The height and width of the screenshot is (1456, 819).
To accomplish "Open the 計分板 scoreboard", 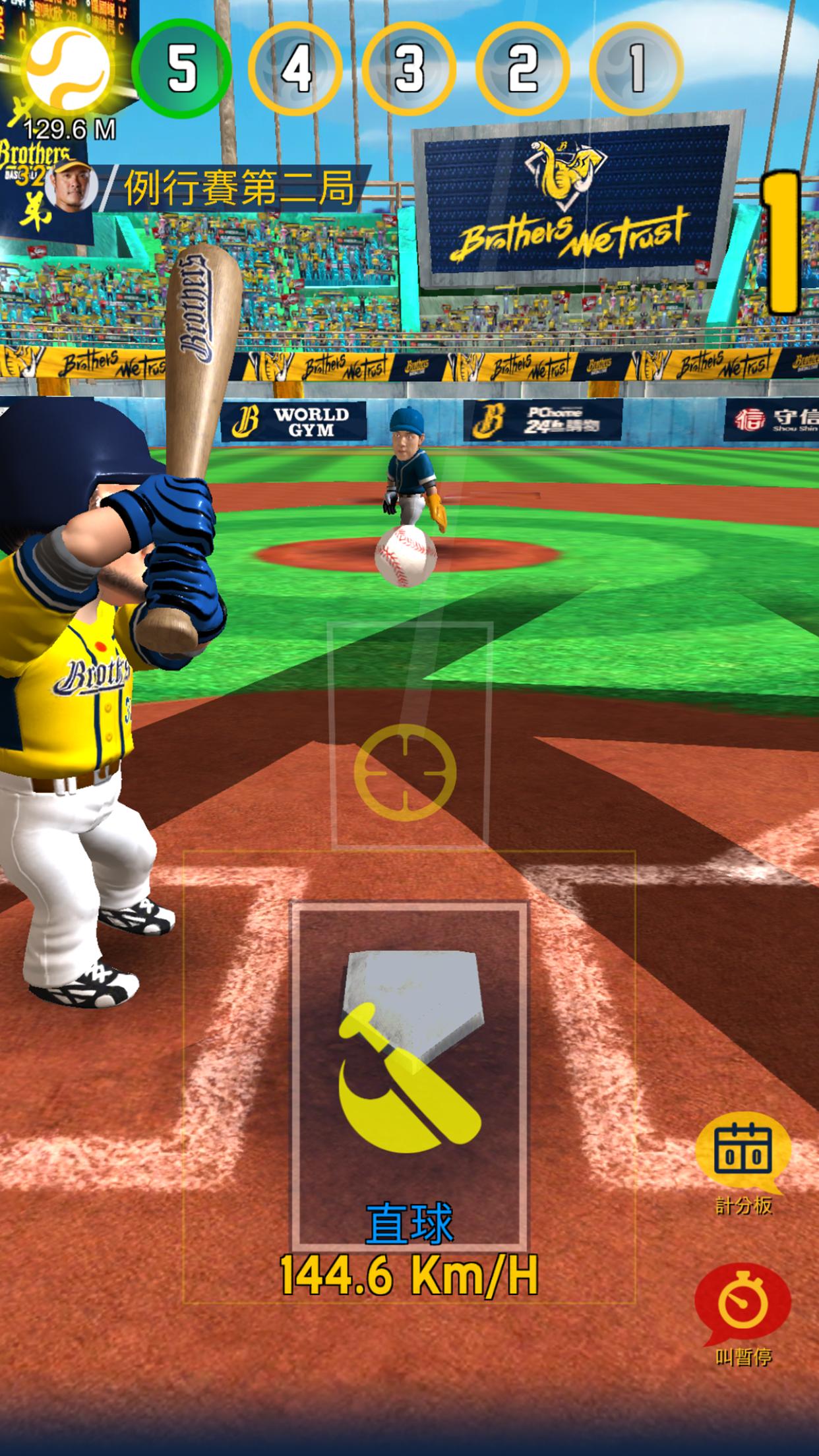I will [743, 1155].
